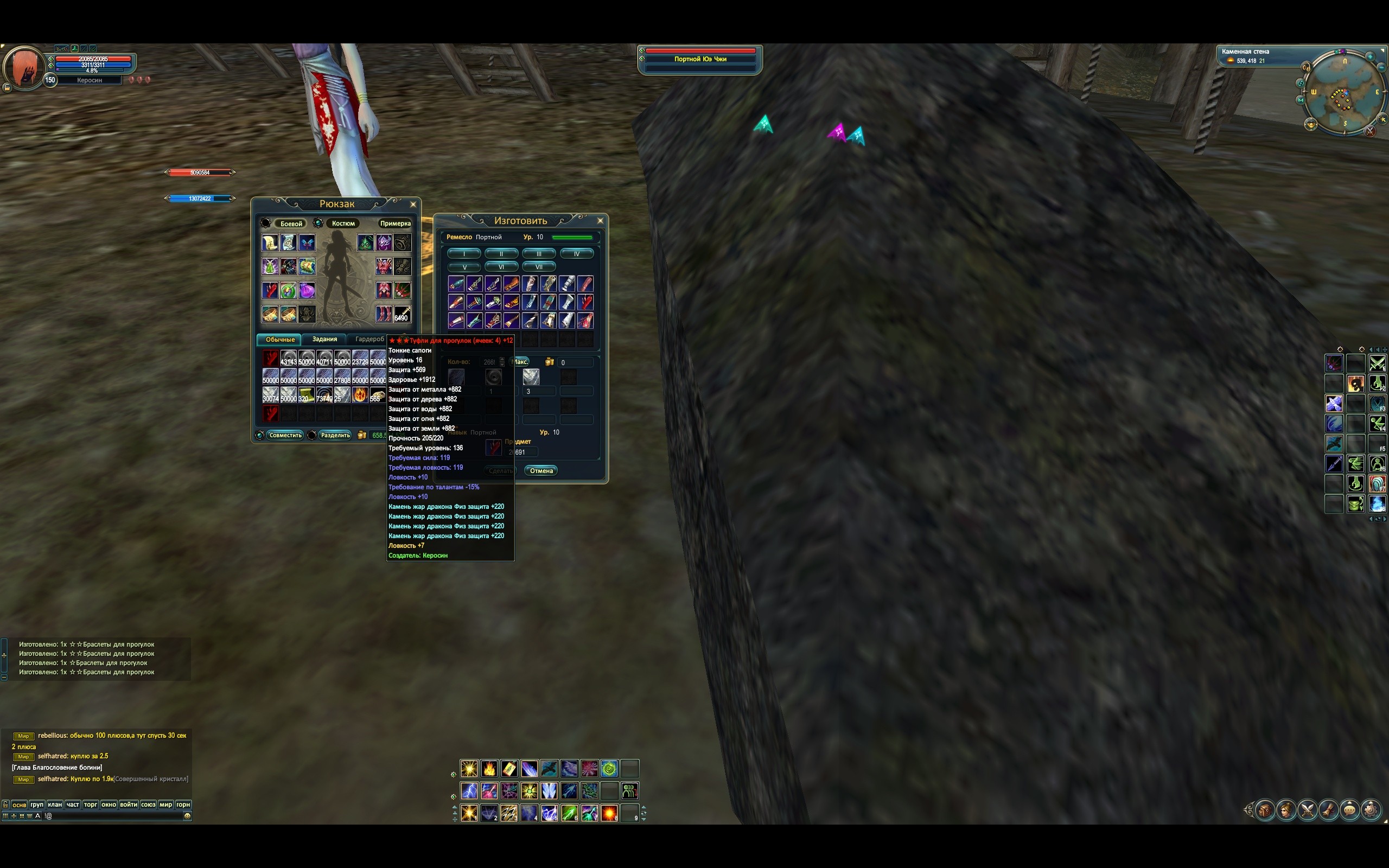Screen dimensions: 1389x868
Task: Click the Совместить button
Action: [x=285, y=435]
